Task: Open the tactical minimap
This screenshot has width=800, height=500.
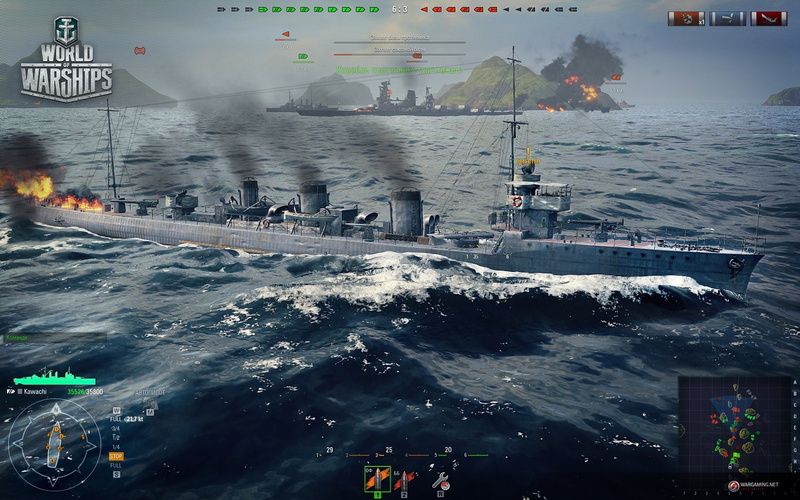Action: [x=735, y=424]
